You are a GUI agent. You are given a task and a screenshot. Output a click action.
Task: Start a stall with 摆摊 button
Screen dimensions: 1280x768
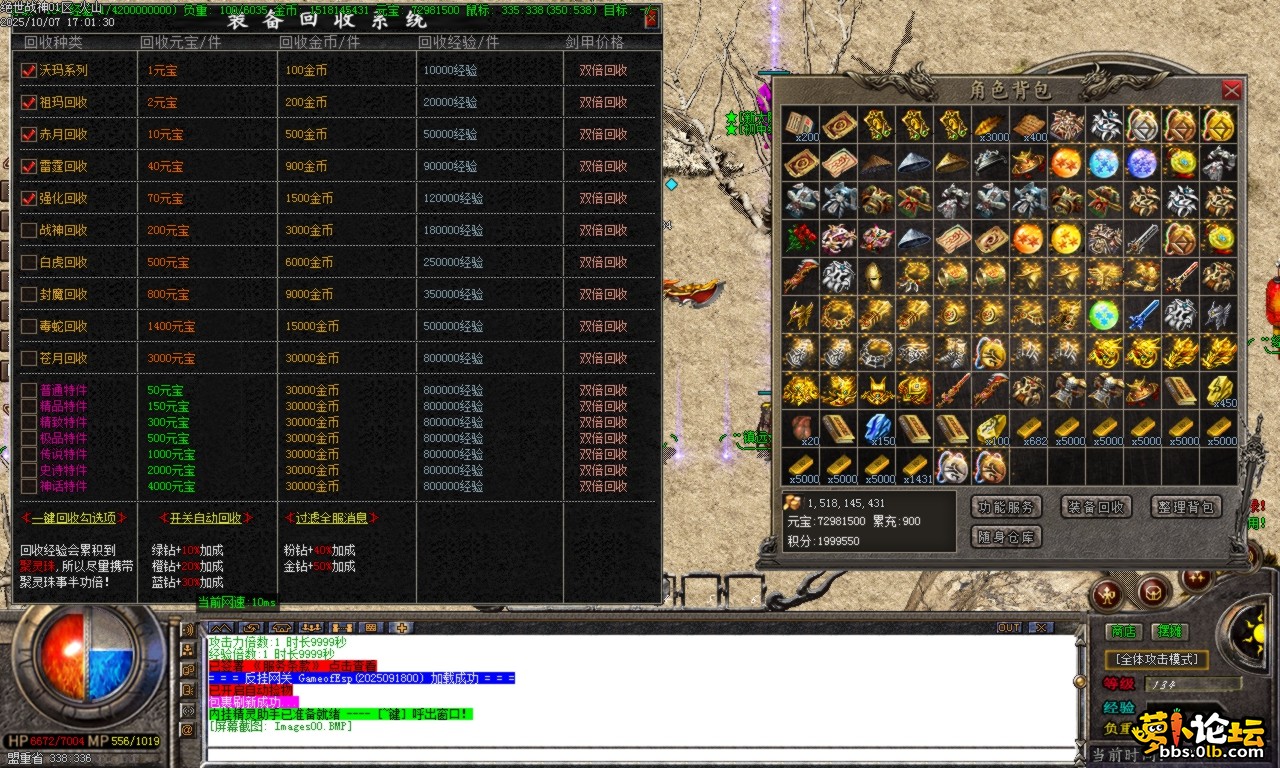[1168, 632]
